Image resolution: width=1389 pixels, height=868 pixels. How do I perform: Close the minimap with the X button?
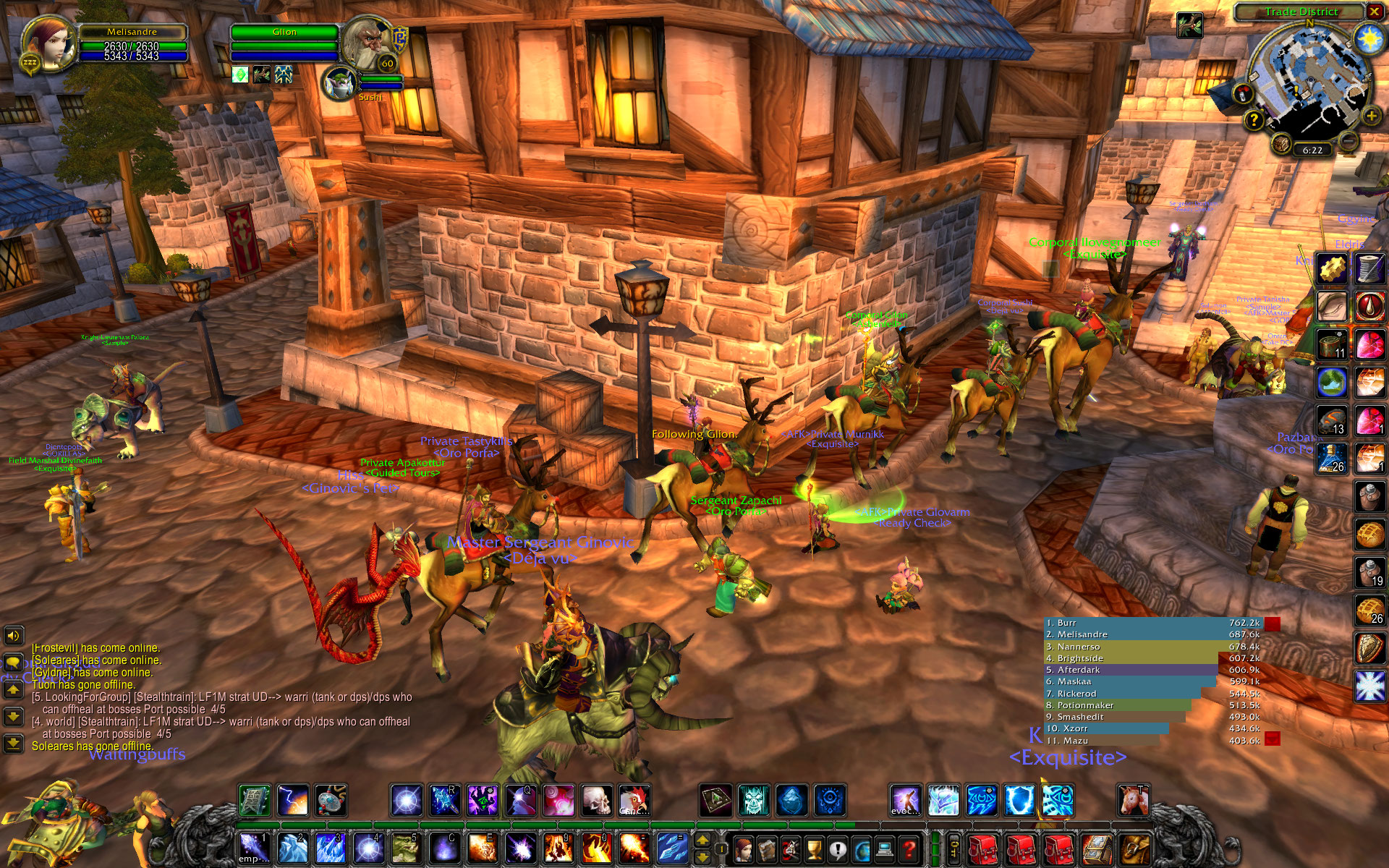(x=1374, y=11)
